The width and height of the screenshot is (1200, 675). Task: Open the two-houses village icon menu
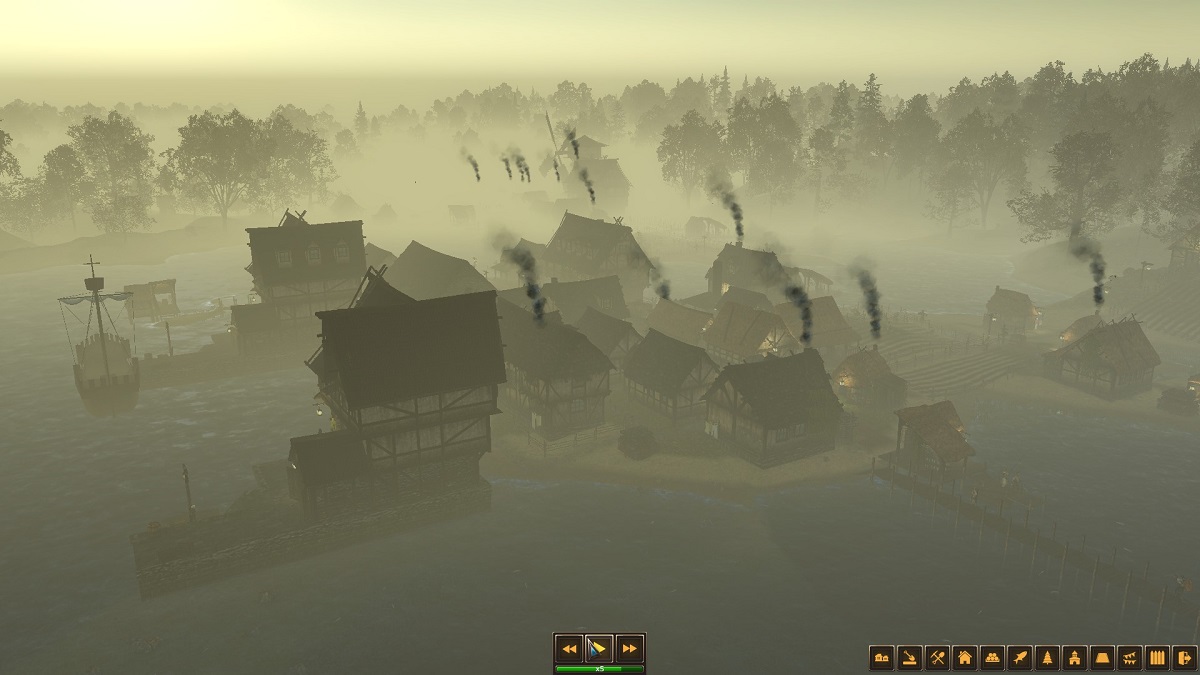point(882,657)
